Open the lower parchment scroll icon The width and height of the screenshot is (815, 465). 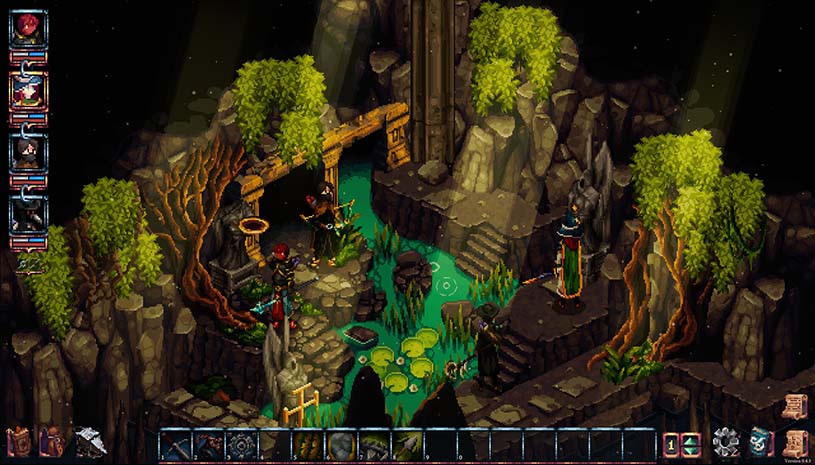[x=795, y=441]
